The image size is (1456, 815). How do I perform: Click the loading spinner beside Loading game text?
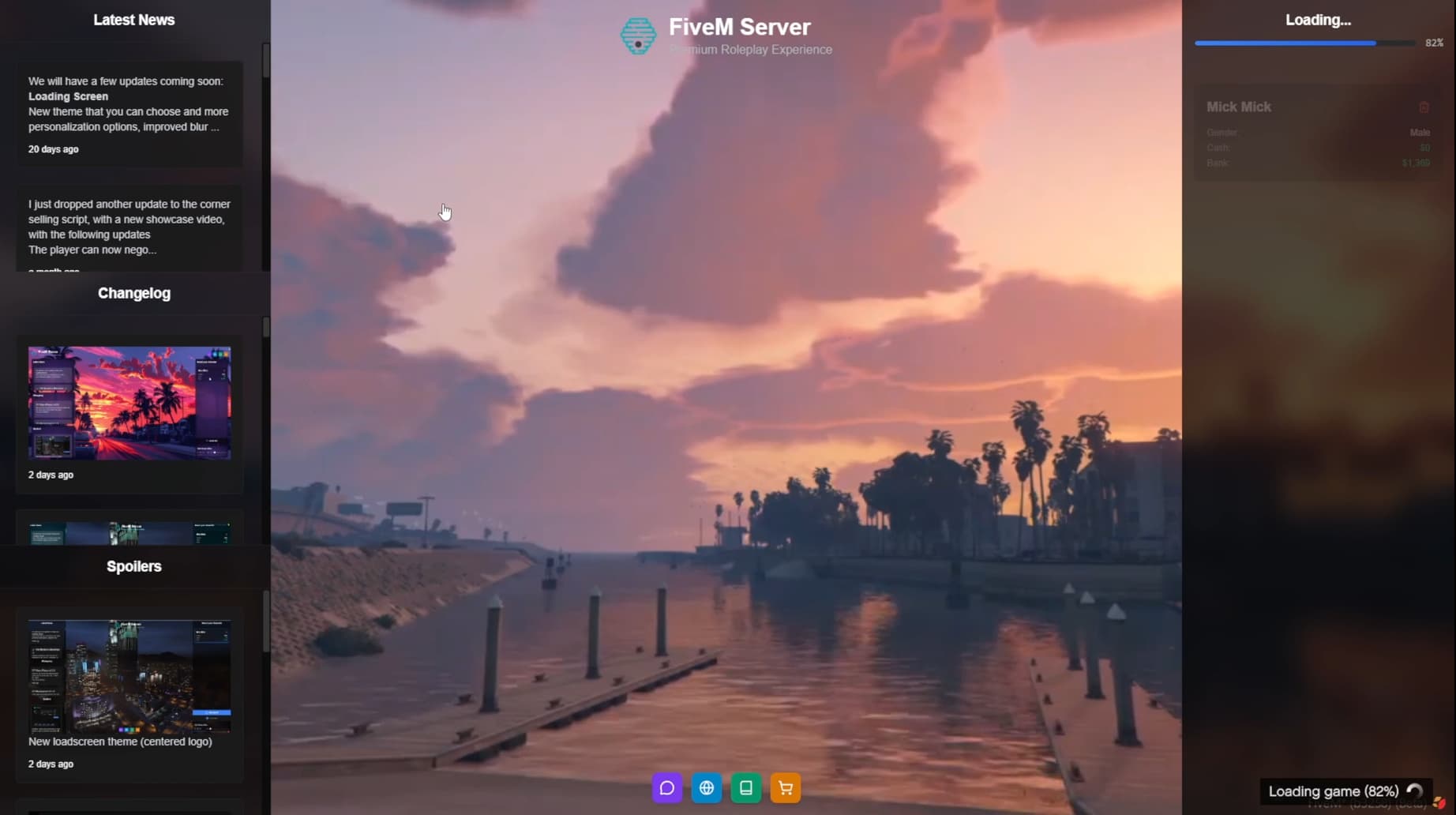[1413, 791]
